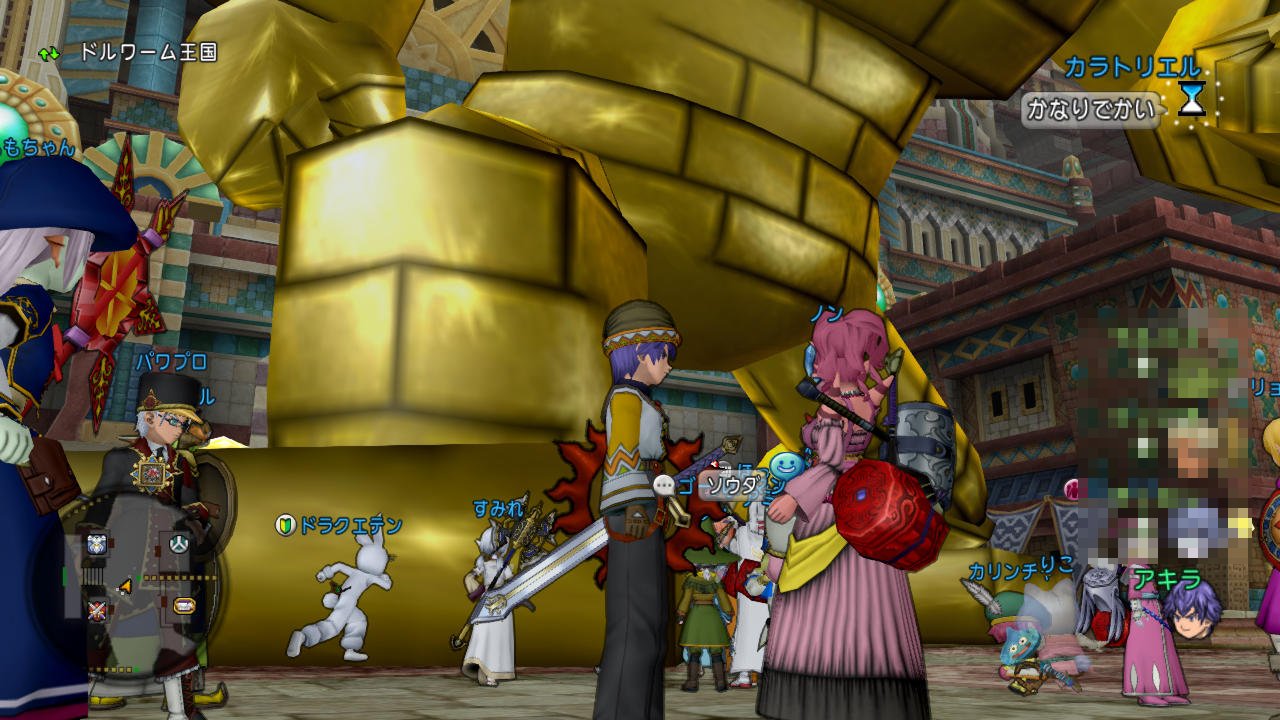This screenshot has height=720, width=1280.
Task: Click the ドルワーム王国 location label
Action: pos(148,52)
